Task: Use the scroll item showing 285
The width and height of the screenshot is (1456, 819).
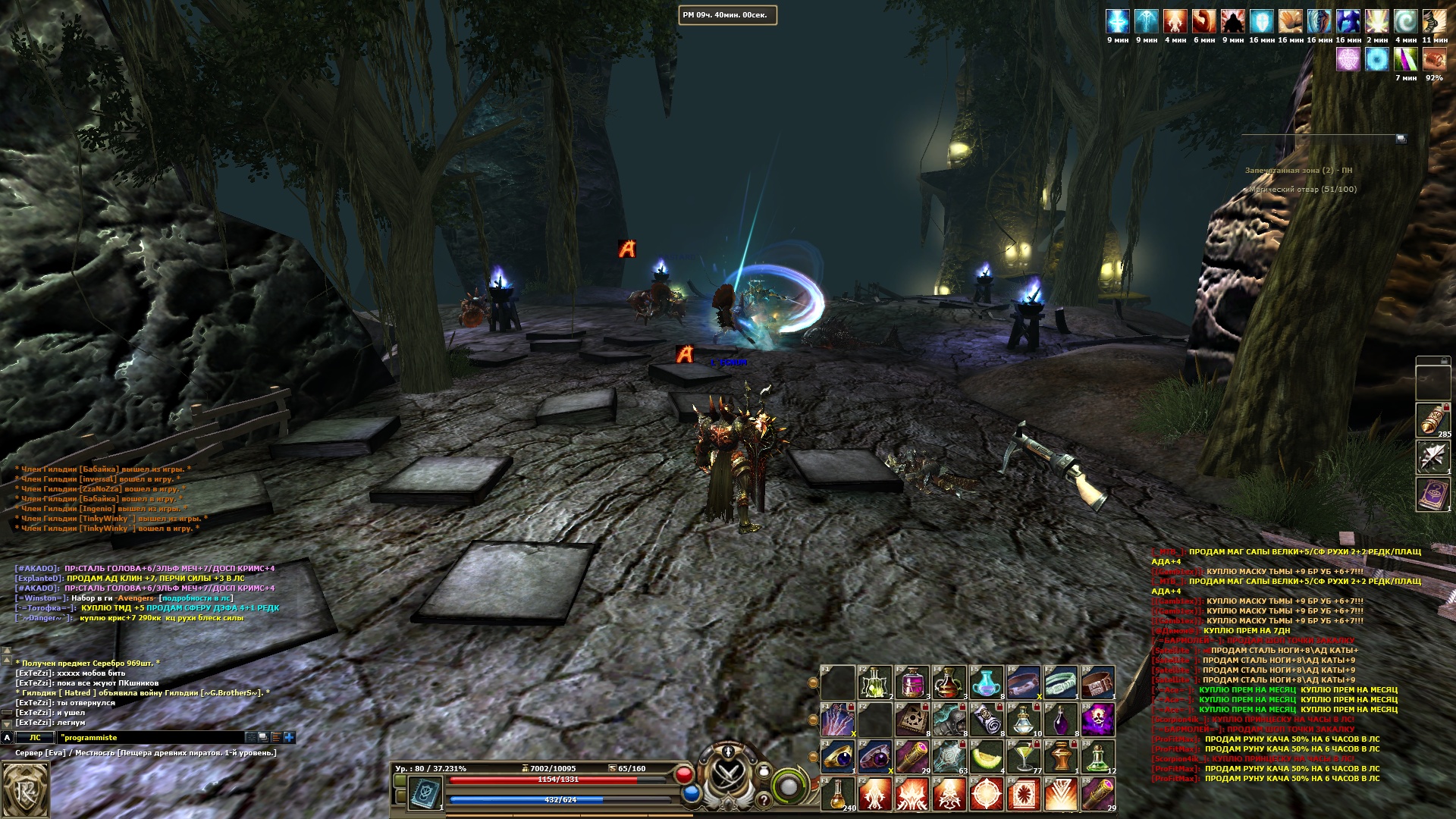Action: (1432, 419)
